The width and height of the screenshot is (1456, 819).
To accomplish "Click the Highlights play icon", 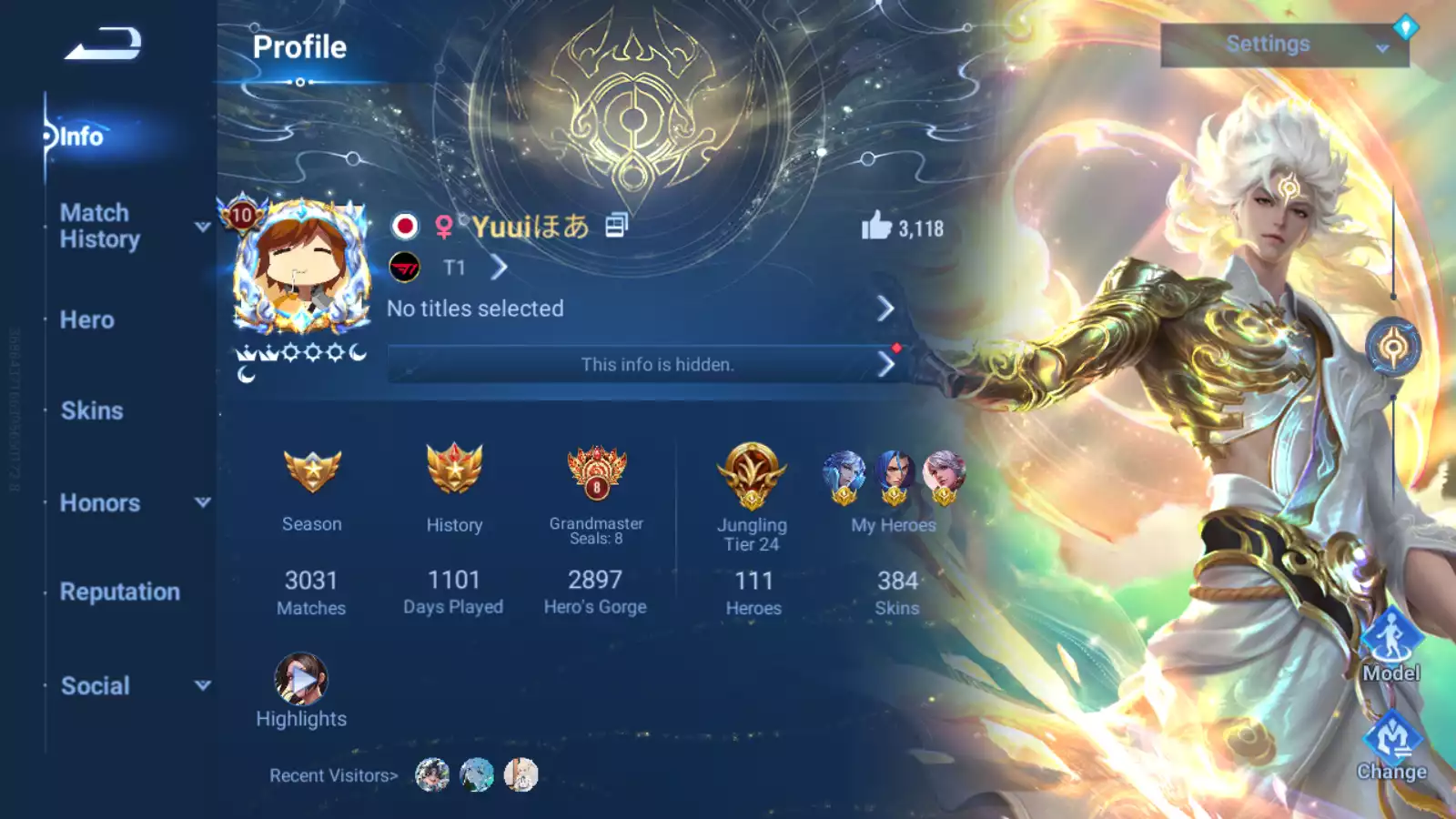I will pos(300,679).
